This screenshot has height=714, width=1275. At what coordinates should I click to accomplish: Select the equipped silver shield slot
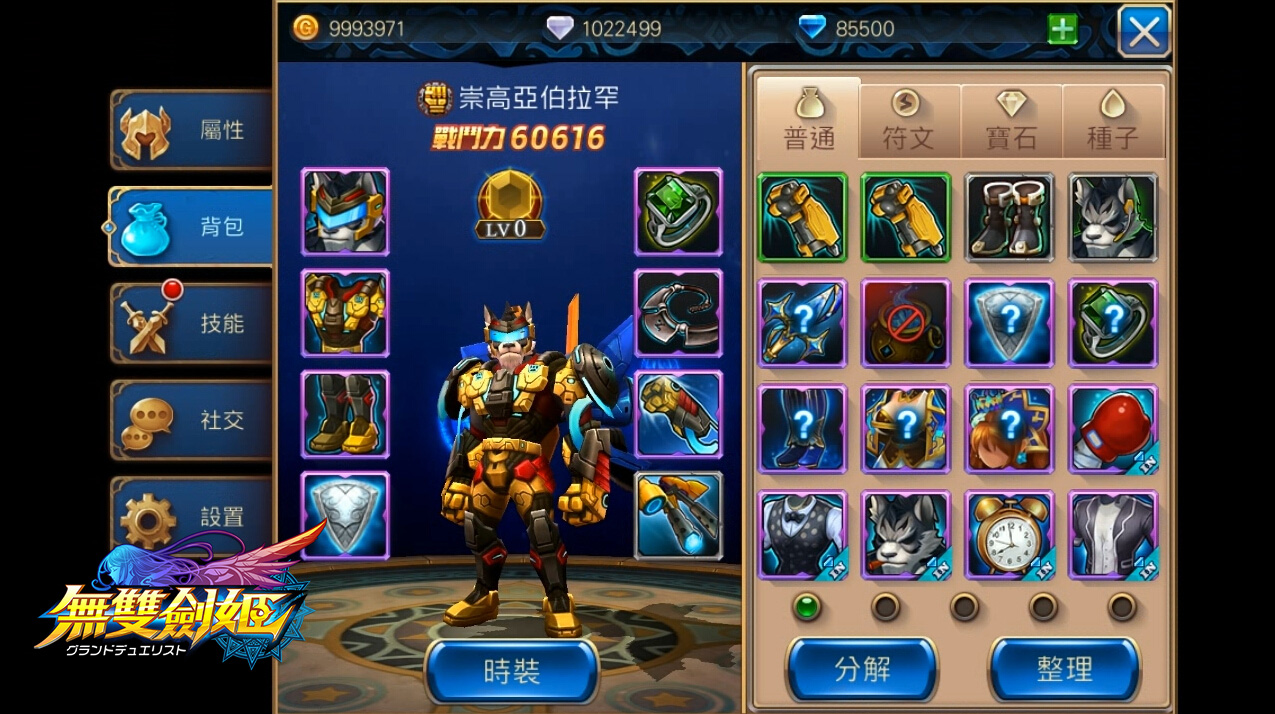coord(345,515)
